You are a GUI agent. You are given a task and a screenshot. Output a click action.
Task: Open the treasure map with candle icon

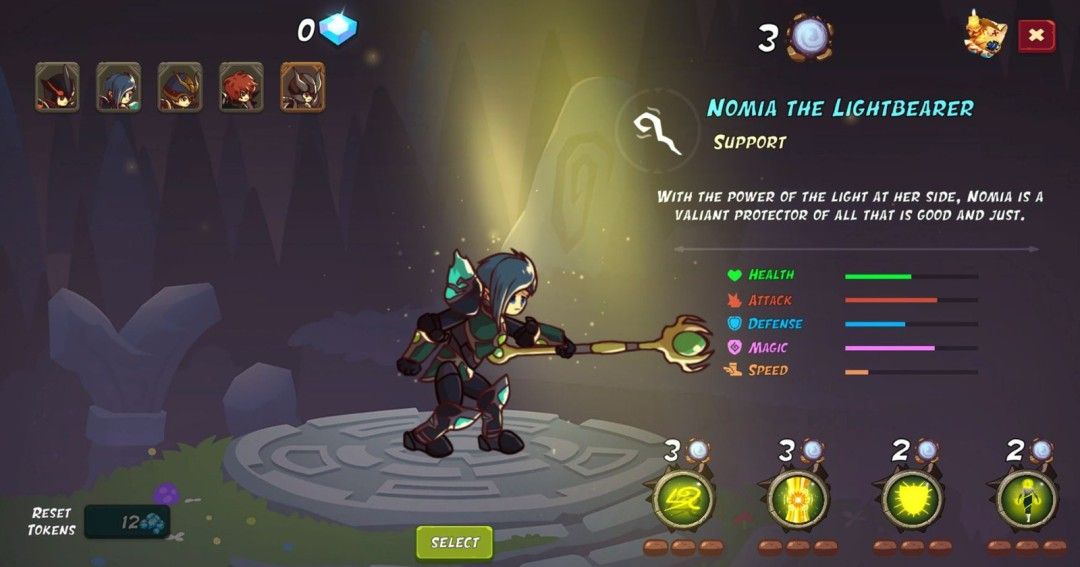point(985,35)
